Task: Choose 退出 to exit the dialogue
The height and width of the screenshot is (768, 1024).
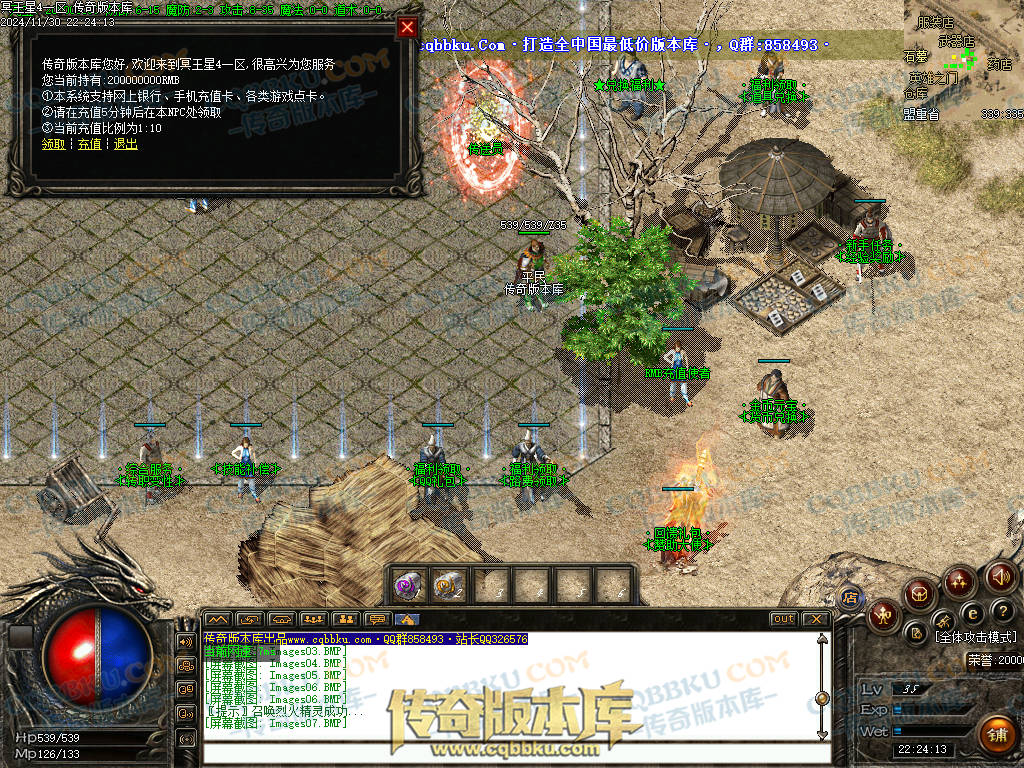Action: [126, 144]
